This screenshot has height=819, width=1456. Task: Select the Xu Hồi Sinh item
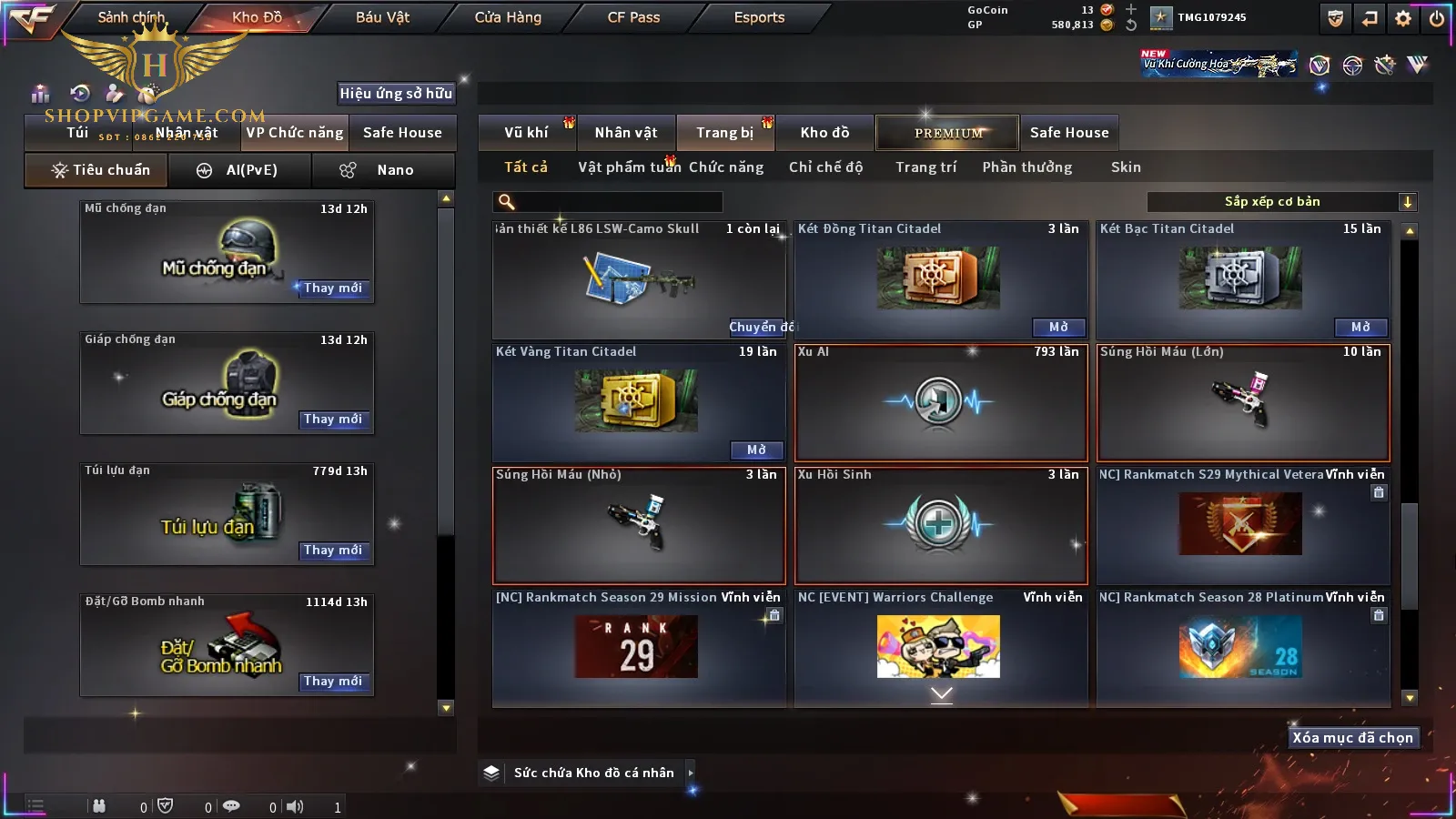(x=941, y=525)
